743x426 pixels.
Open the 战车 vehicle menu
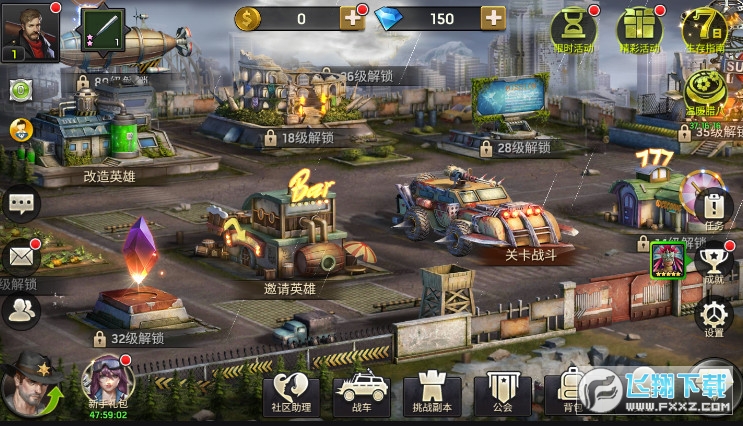point(361,394)
